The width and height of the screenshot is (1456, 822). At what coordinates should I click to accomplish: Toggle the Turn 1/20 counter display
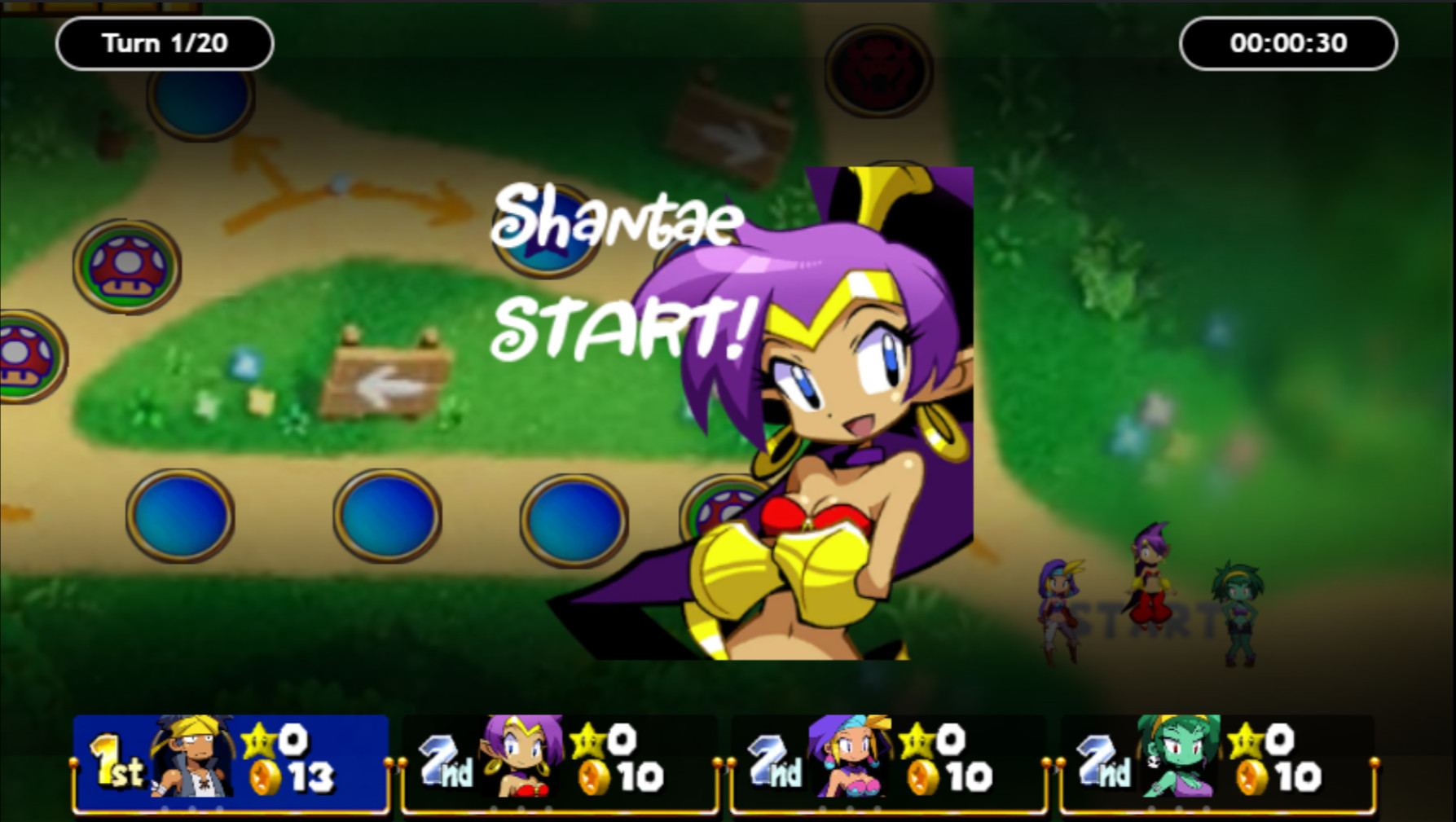coord(163,44)
